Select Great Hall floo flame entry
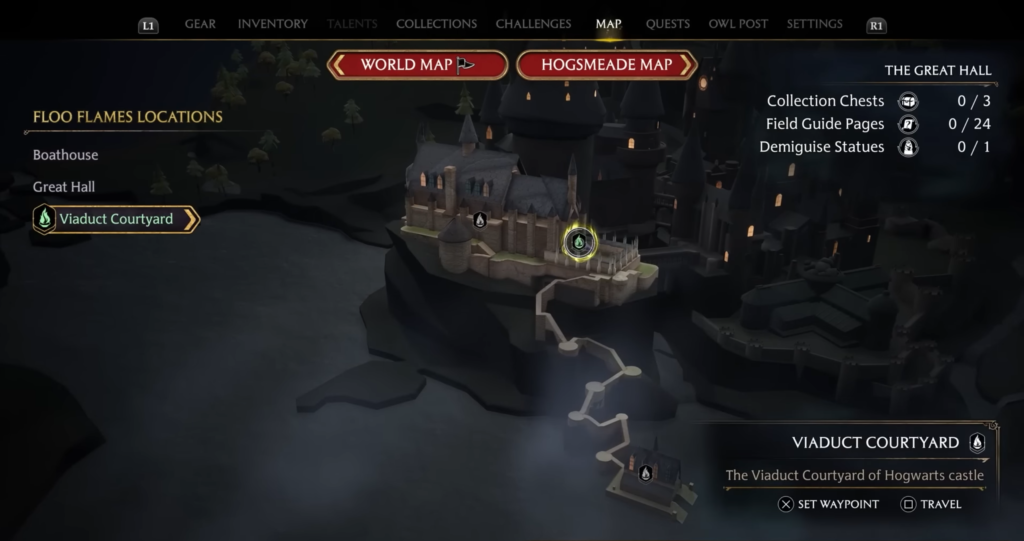The image size is (1024, 541). (64, 187)
